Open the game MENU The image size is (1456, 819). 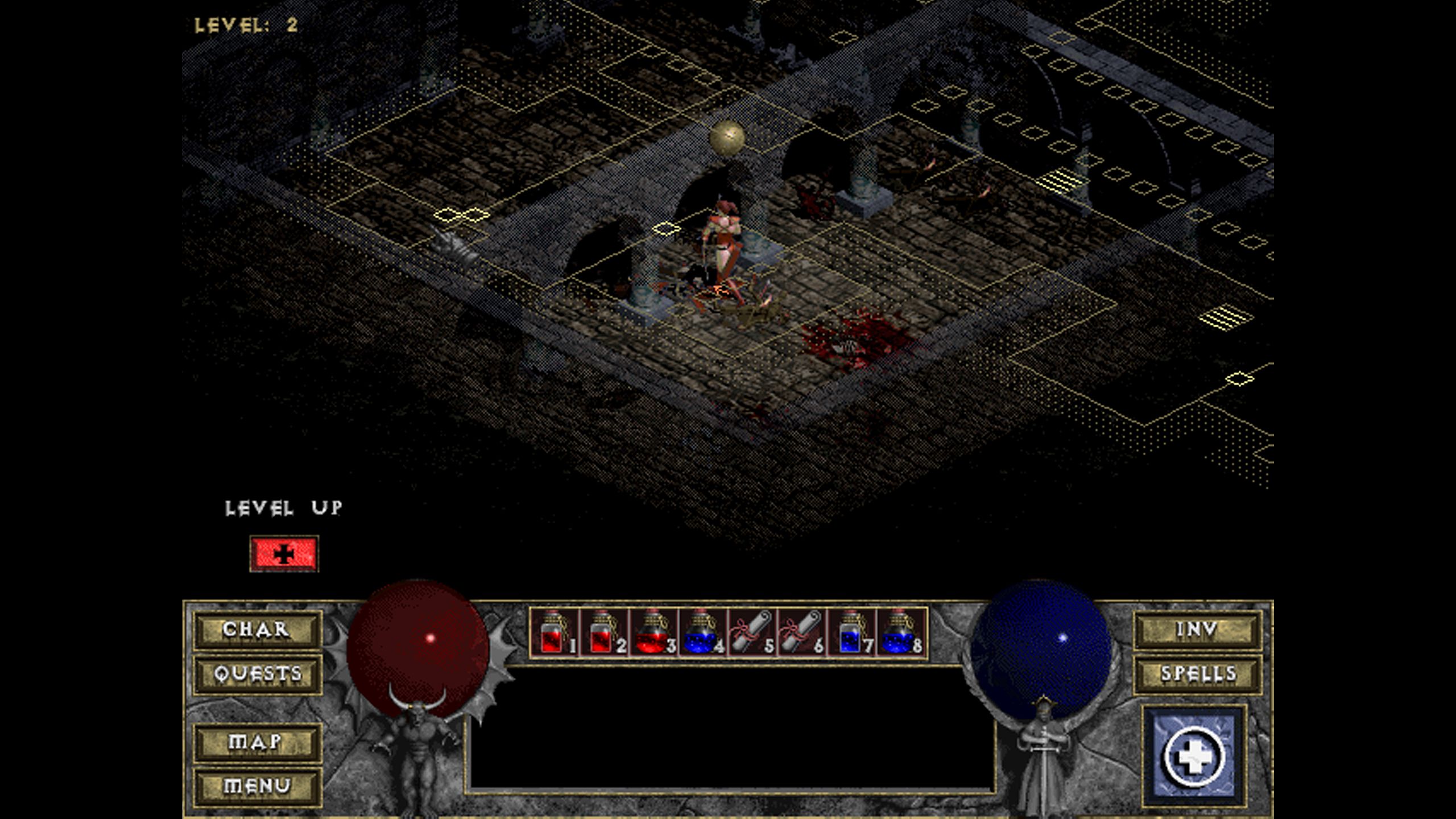pos(257,786)
